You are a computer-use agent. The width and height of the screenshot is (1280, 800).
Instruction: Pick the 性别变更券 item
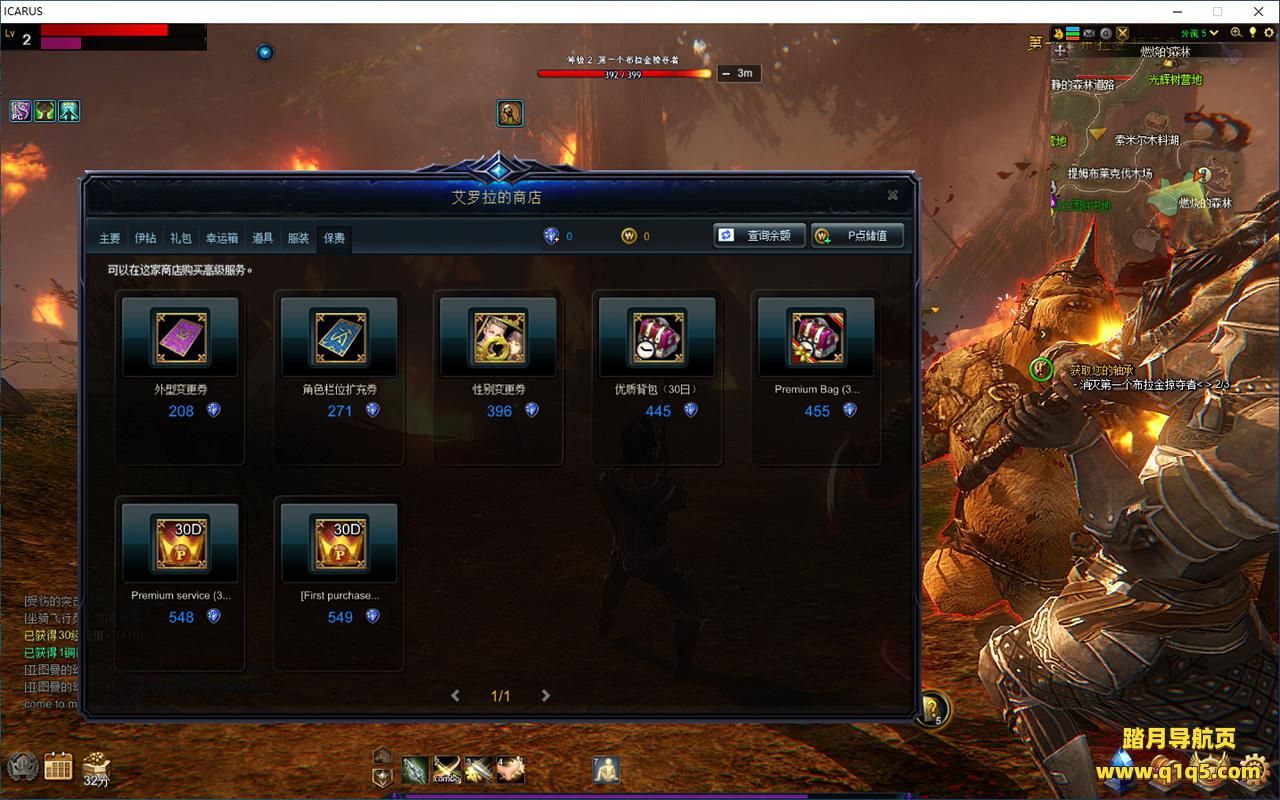coord(498,336)
